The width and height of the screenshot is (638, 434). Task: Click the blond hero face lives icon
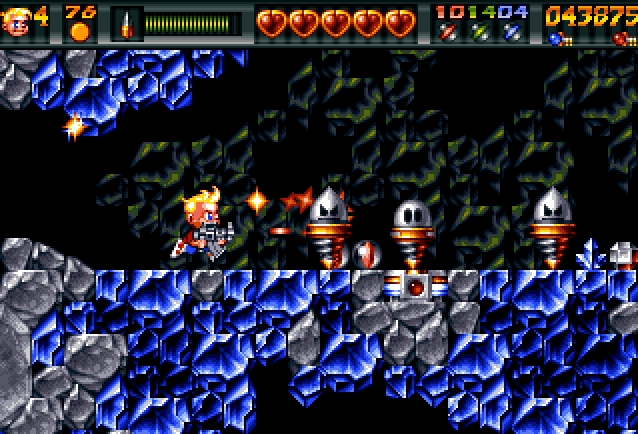[x=17, y=22]
